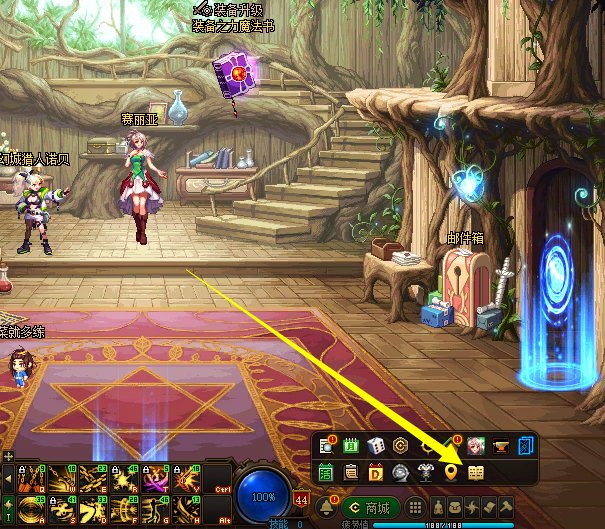
Task: Toggle the nine-dot grid menu button
Action: pos(414,506)
